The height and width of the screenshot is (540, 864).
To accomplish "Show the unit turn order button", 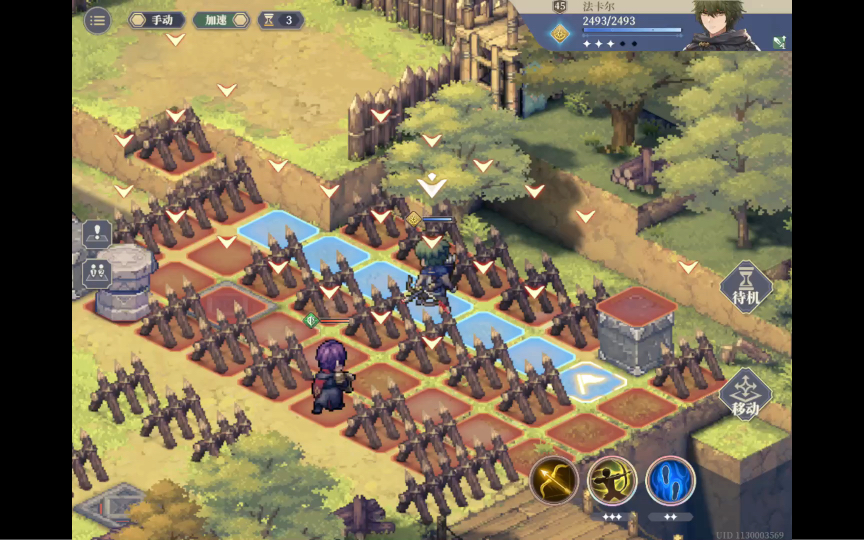I will tap(97, 271).
